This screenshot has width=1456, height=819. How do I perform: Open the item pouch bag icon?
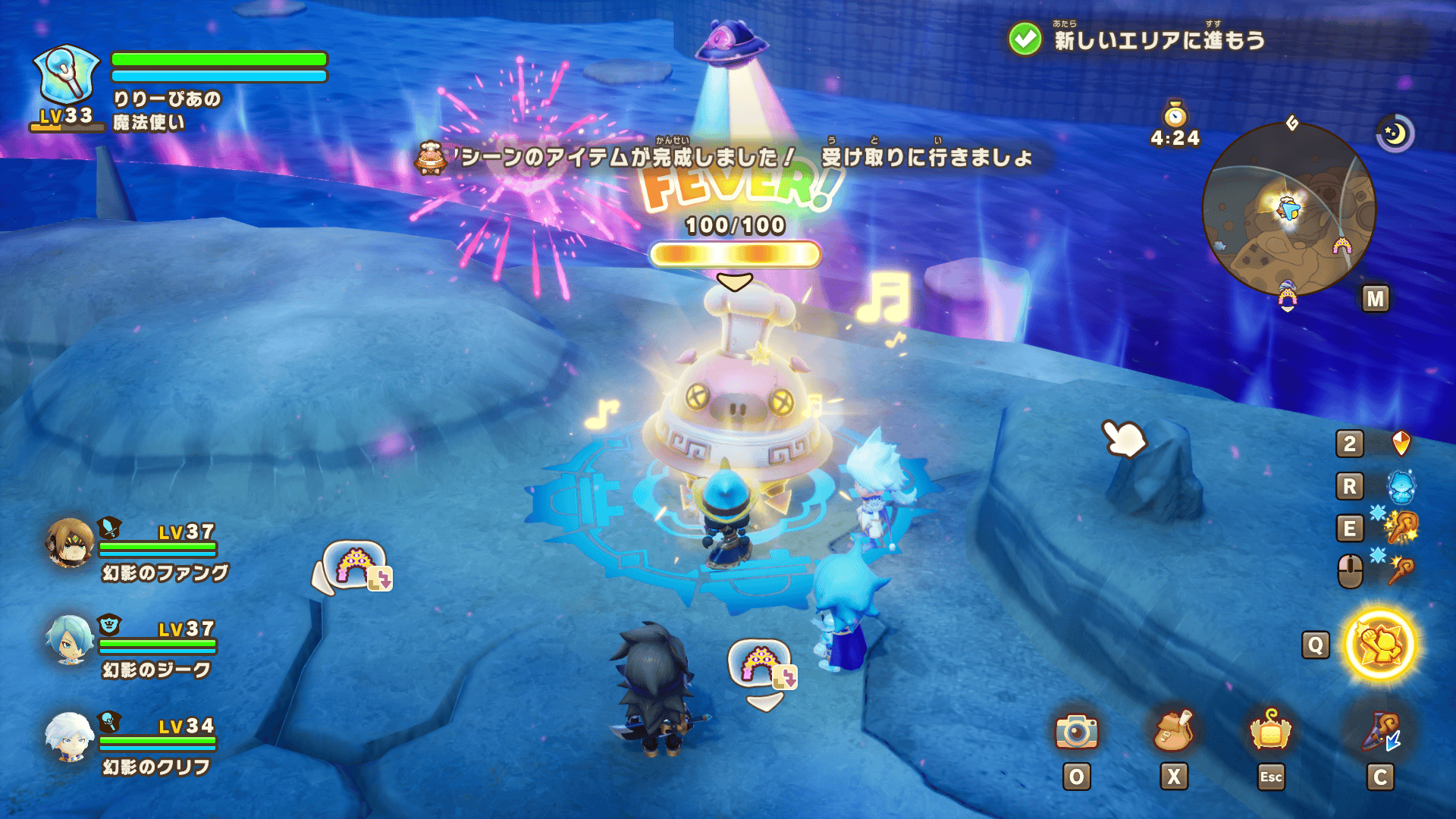click(x=1173, y=732)
